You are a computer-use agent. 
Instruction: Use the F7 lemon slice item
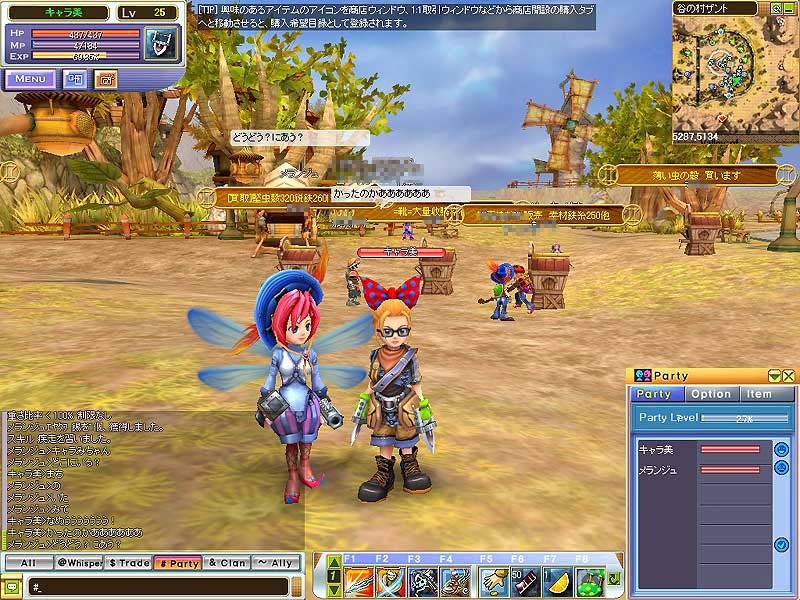pyautogui.click(x=558, y=580)
